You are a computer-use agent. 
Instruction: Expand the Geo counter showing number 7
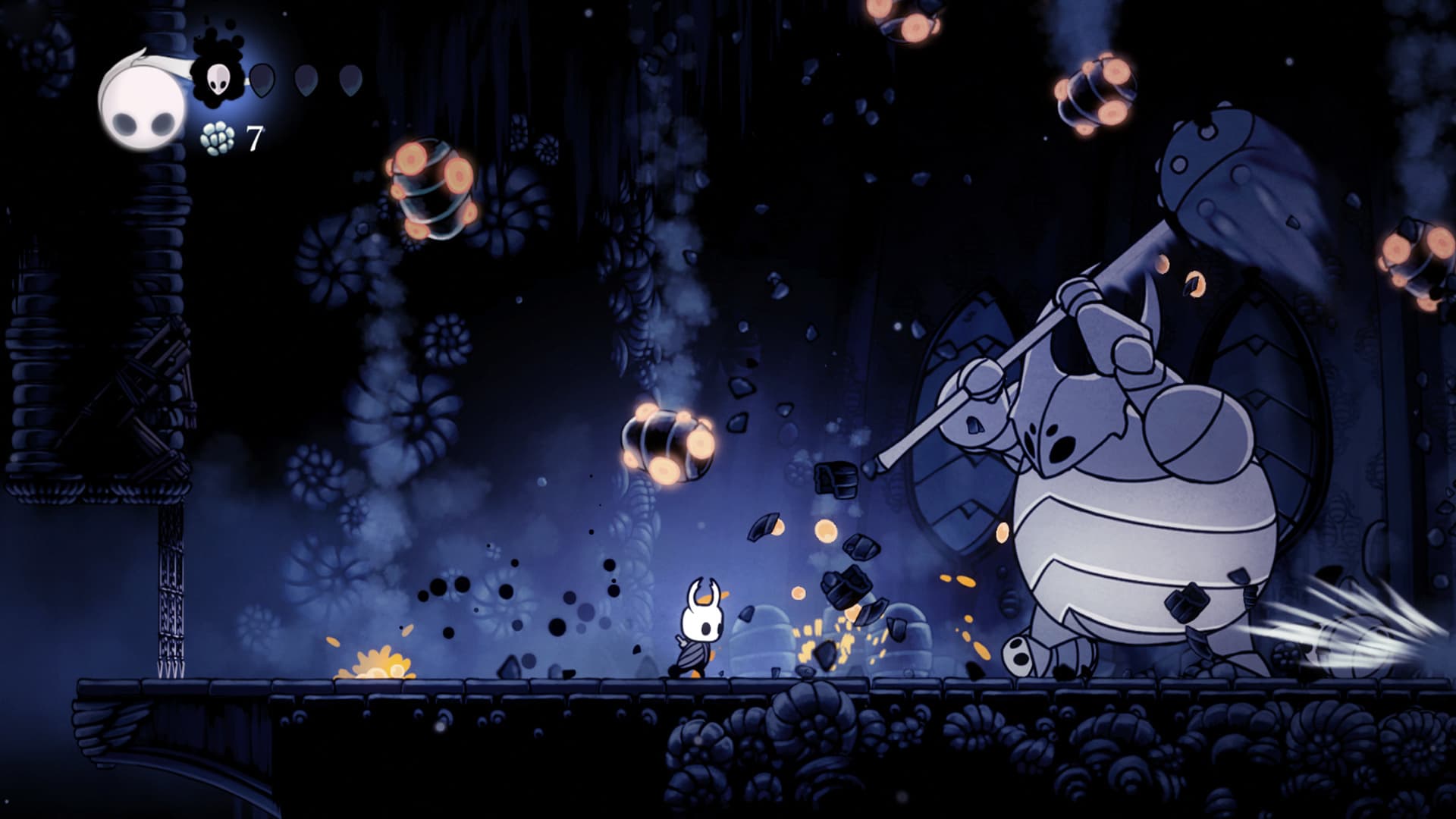click(x=253, y=138)
